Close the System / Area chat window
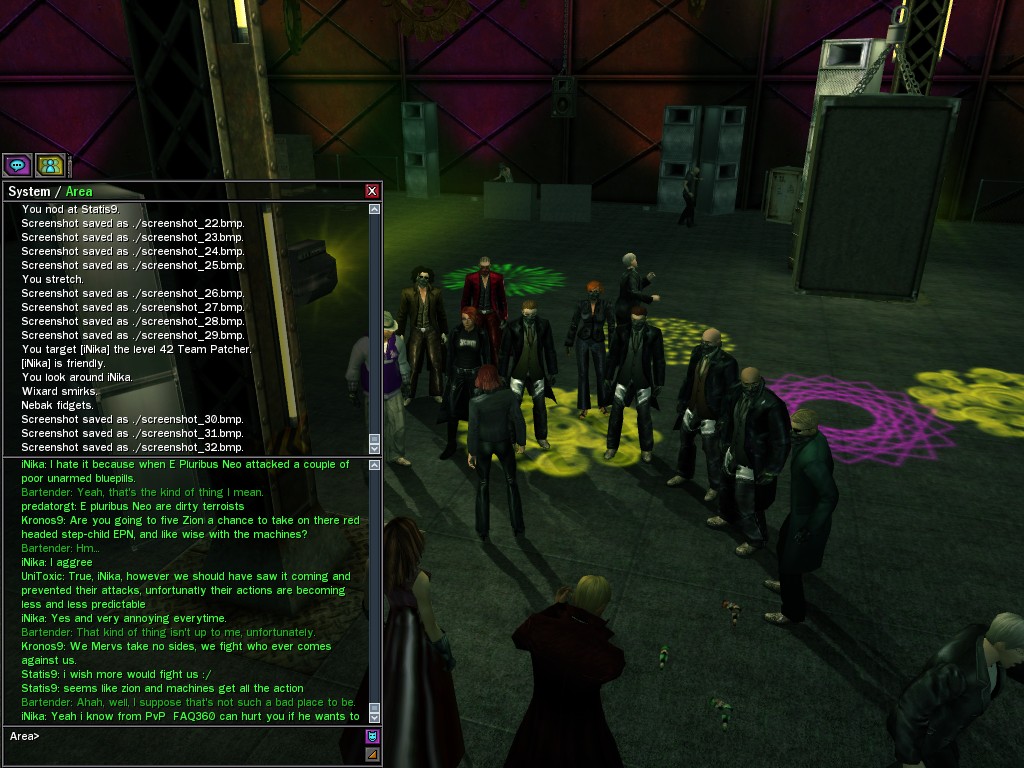This screenshot has width=1024, height=768. click(x=372, y=191)
